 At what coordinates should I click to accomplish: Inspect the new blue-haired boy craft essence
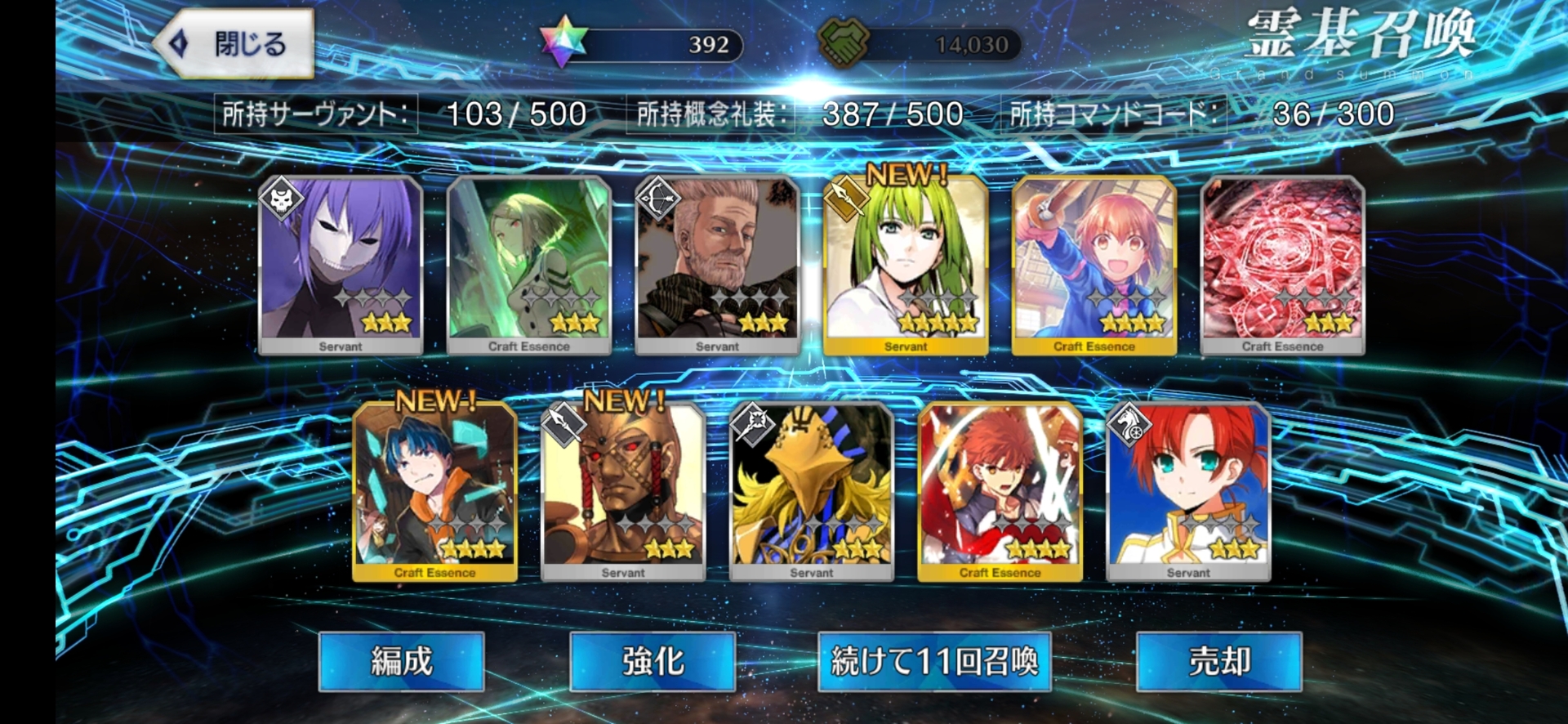point(434,492)
